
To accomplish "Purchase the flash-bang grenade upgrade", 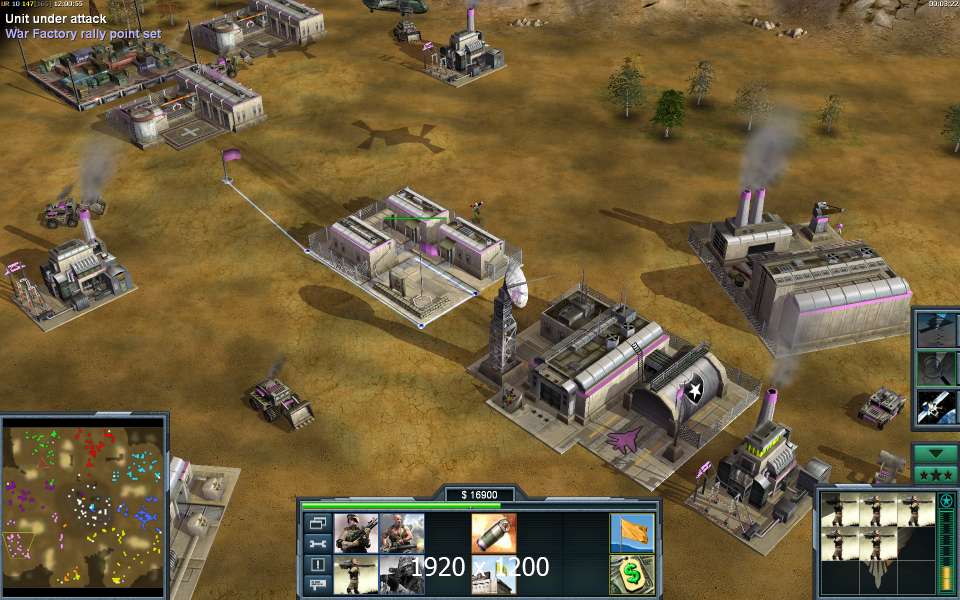I will pyautogui.click(x=494, y=534).
